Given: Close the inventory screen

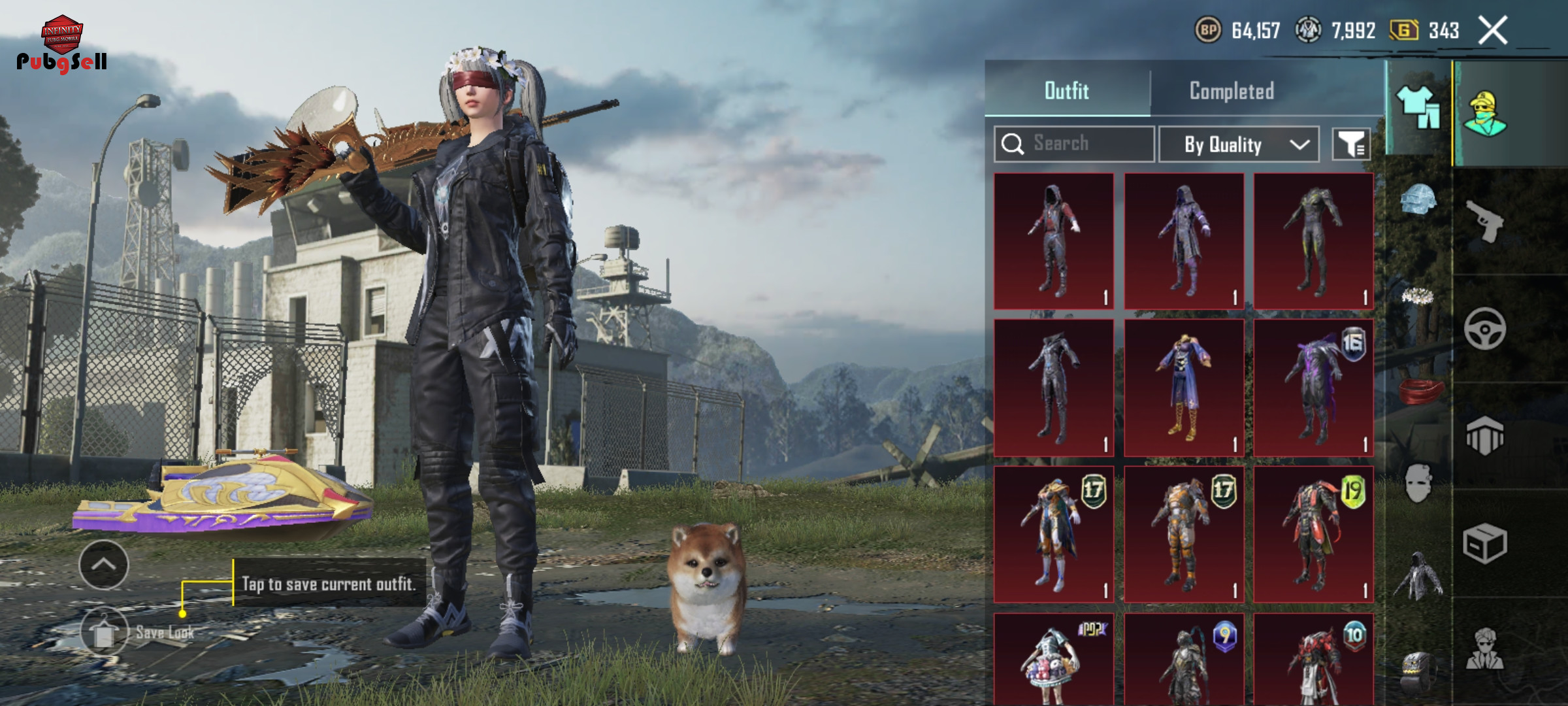Looking at the screenshot, I should (x=1493, y=31).
